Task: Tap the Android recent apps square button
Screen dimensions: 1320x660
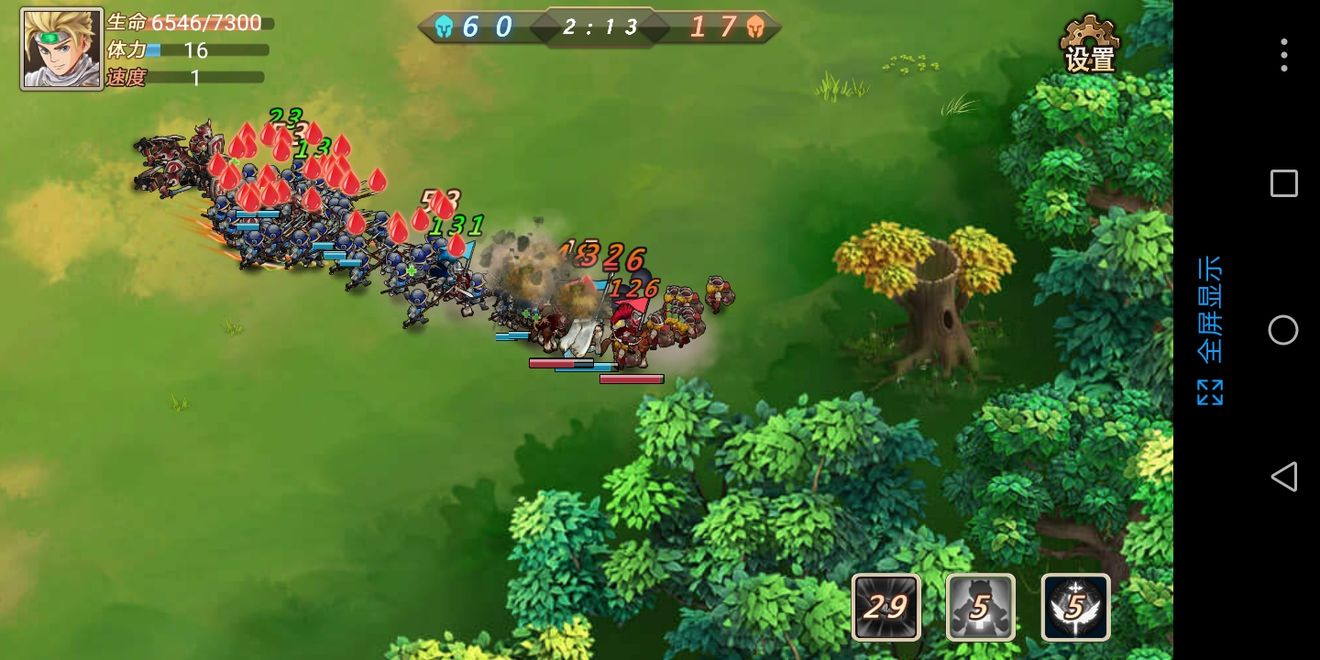Action: point(1283,183)
